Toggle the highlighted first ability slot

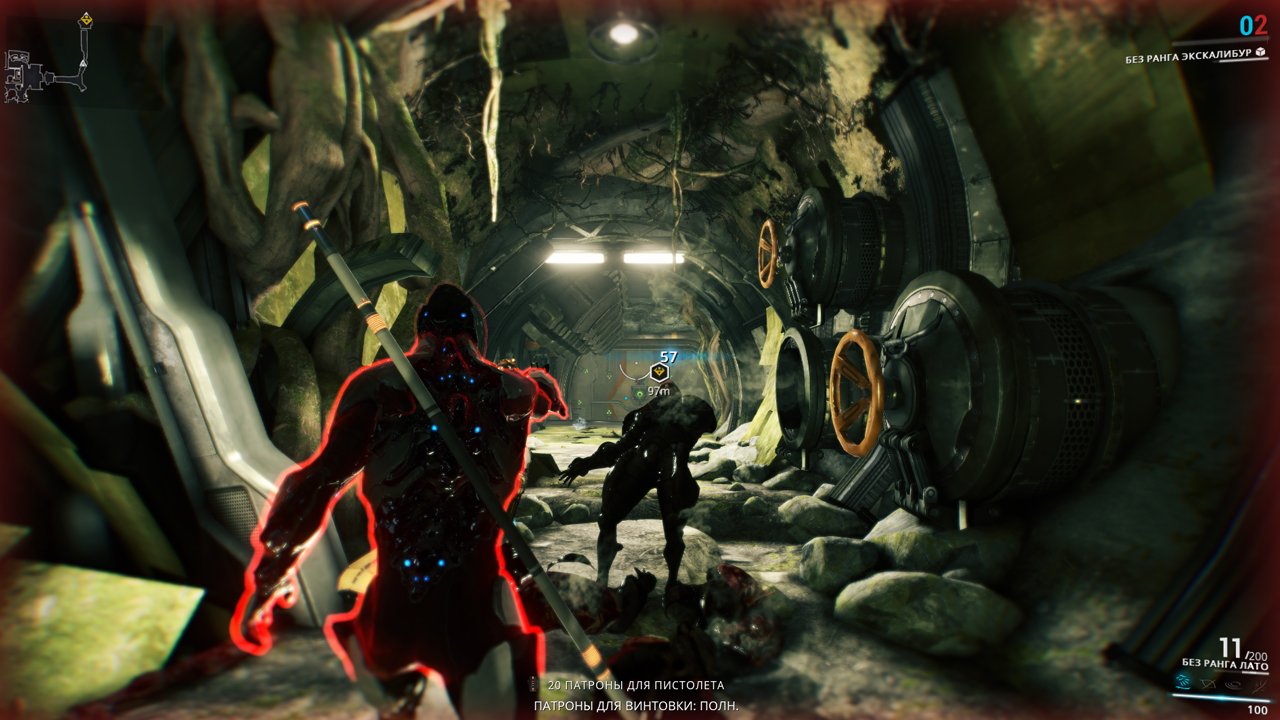pyautogui.click(x=1183, y=682)
